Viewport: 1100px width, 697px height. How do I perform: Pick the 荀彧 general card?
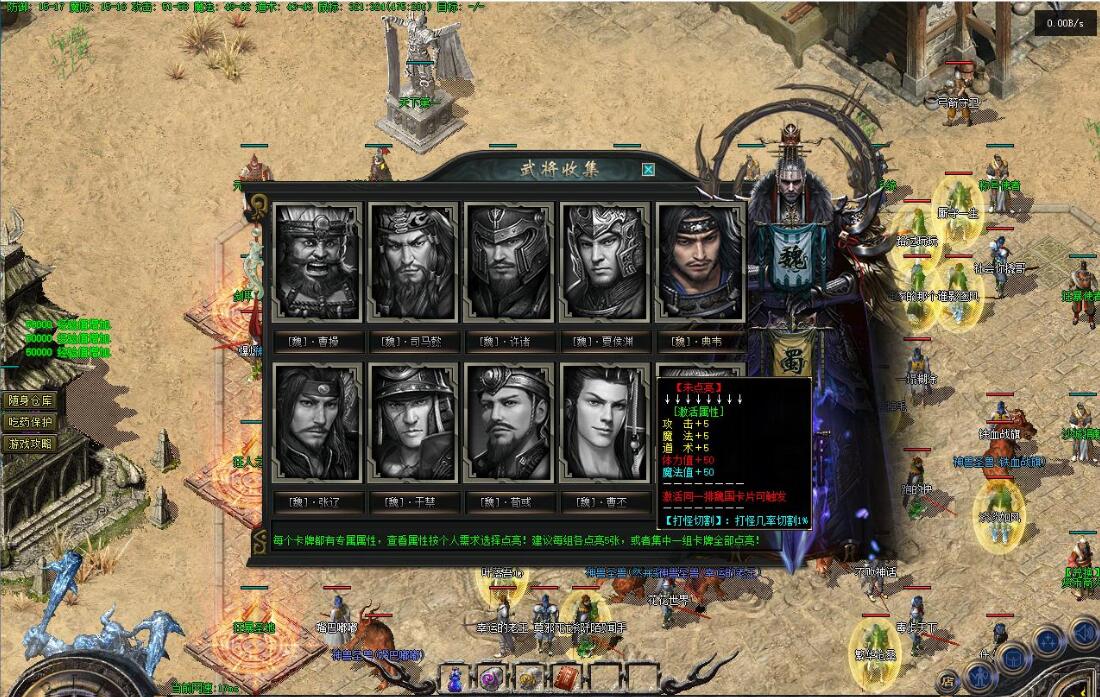point(509,421)
